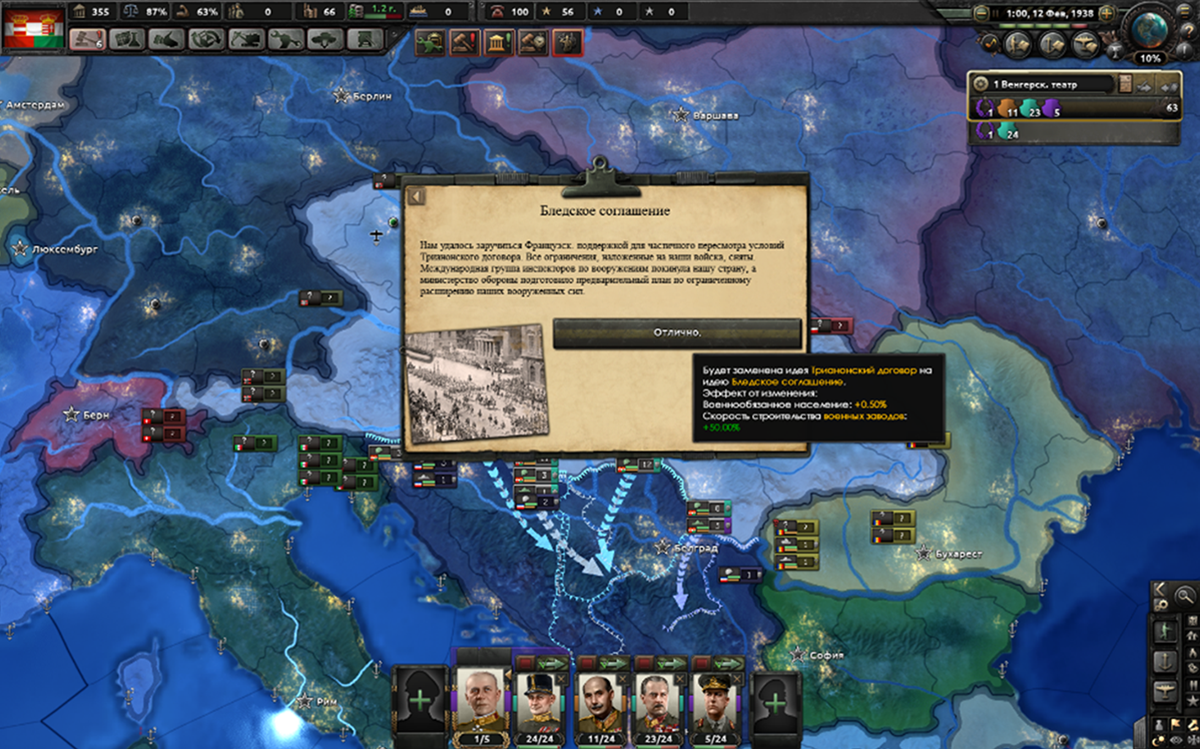This screenshot has width=1200, height=749.
Task: Collapse the event popup with its arrow button
Action: click(x=417, y=196)
